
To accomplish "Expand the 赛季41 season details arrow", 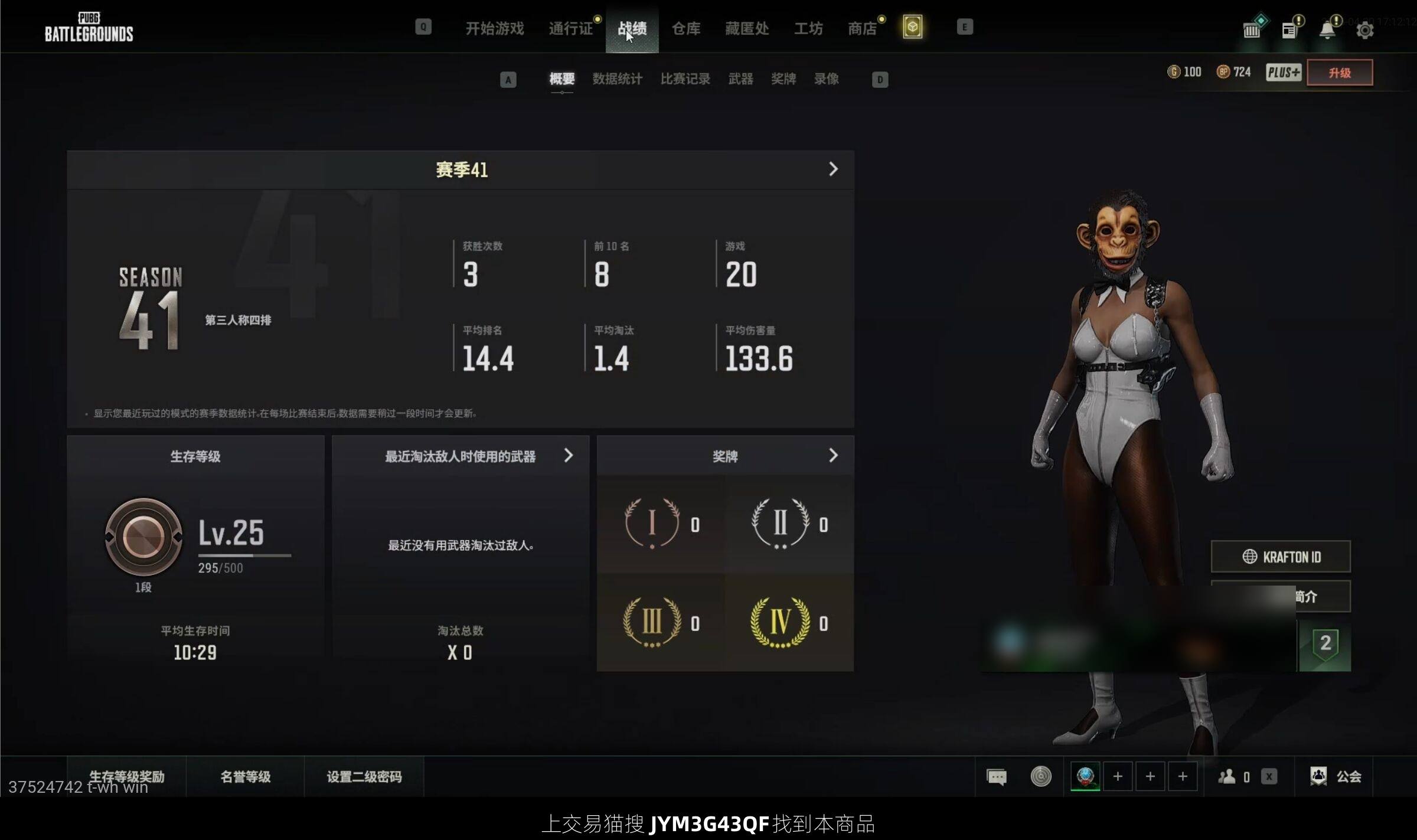I will point(833,169).
